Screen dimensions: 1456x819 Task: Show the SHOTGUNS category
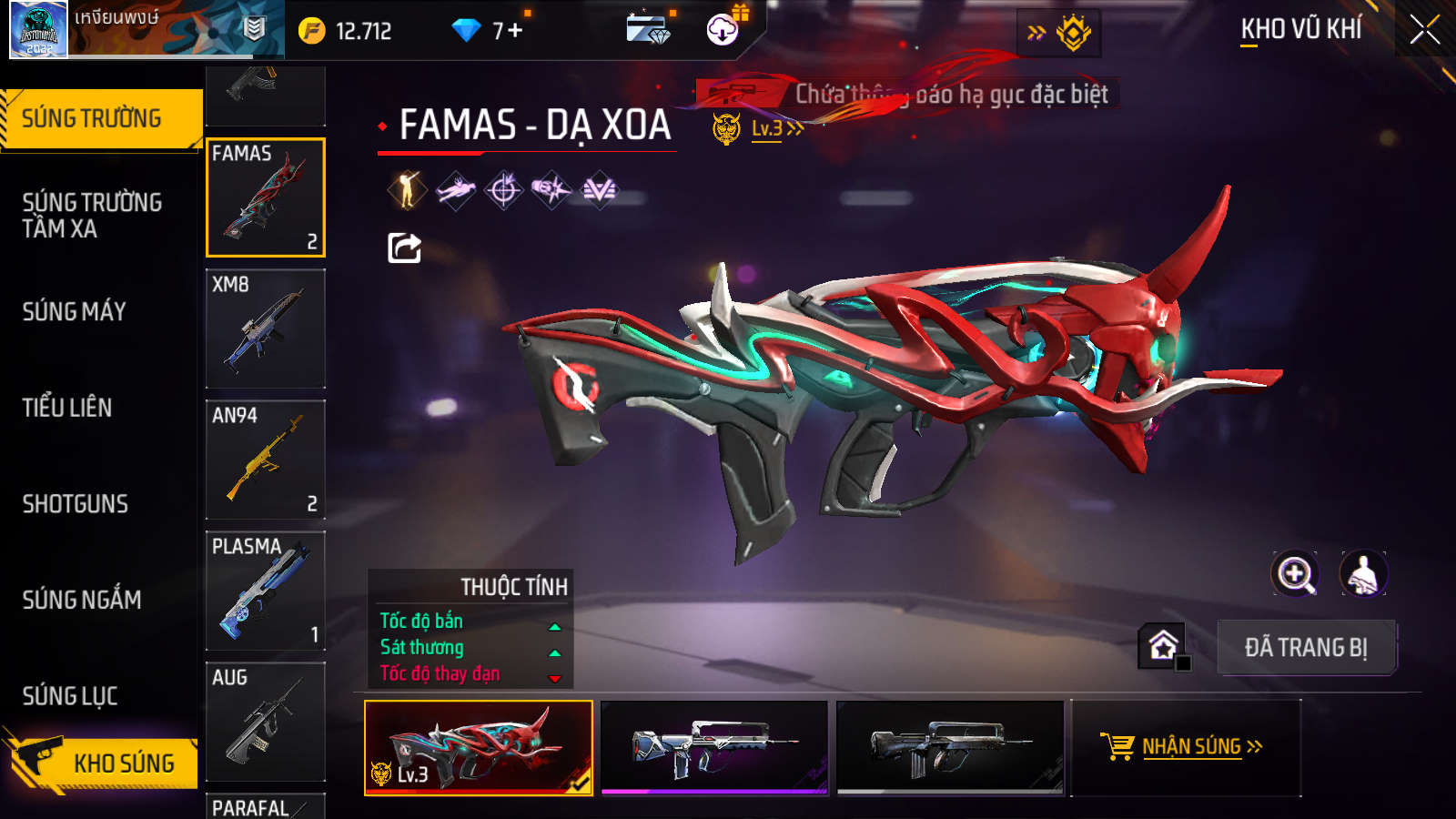(76, 504)
